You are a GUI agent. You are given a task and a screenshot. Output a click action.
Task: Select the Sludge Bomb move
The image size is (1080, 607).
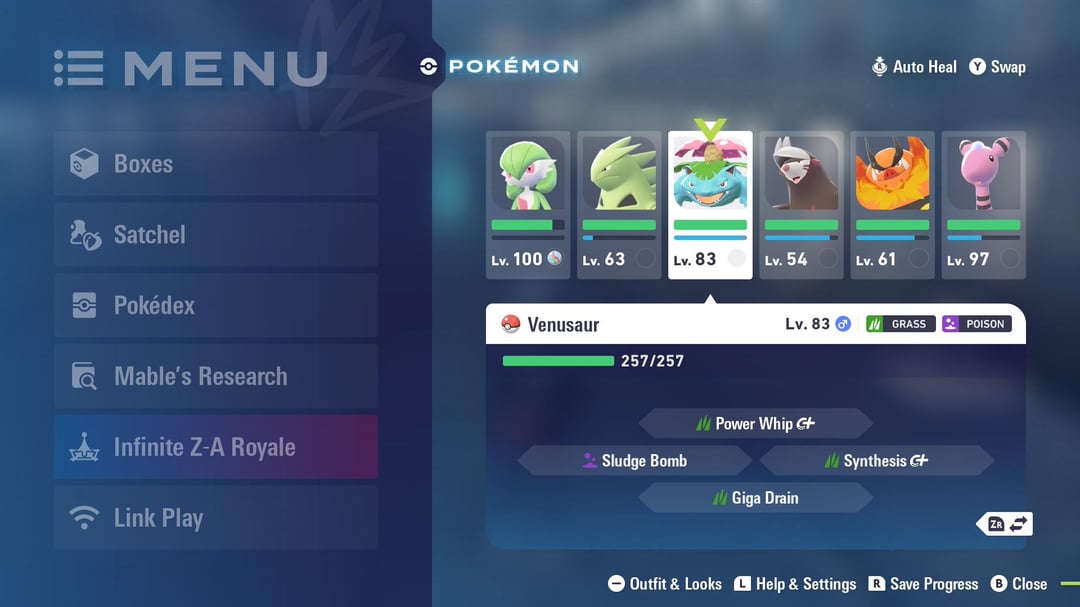point(634,461)
